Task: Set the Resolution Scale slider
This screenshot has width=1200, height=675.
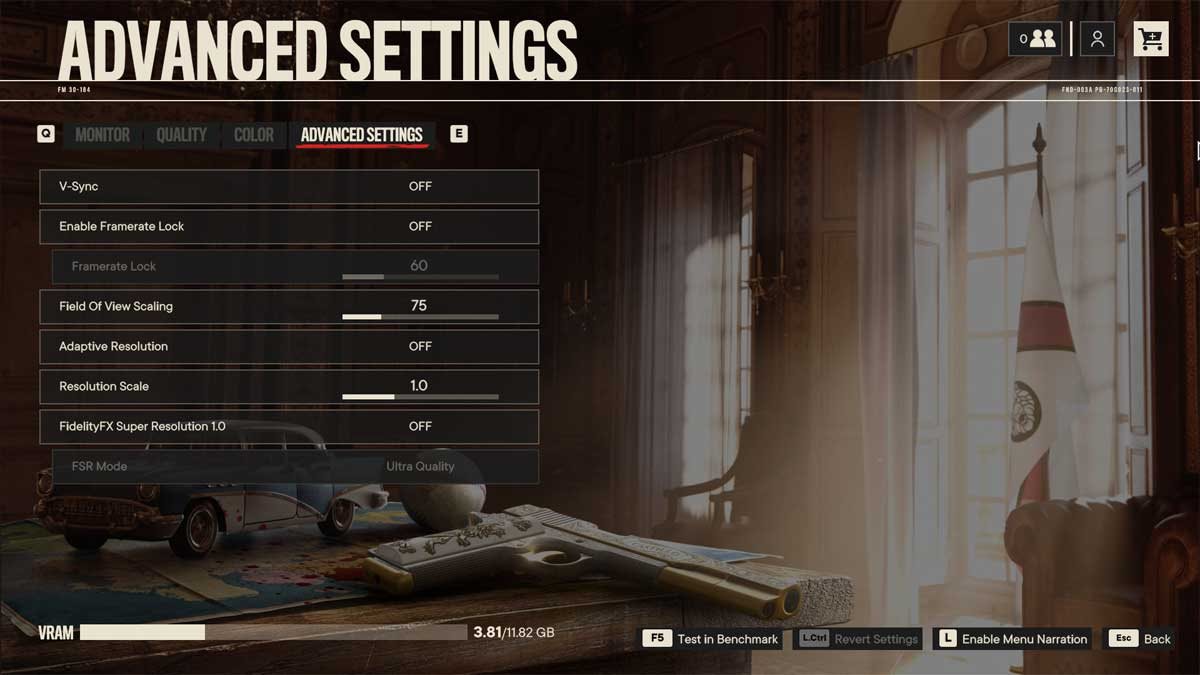Action: 420,396
